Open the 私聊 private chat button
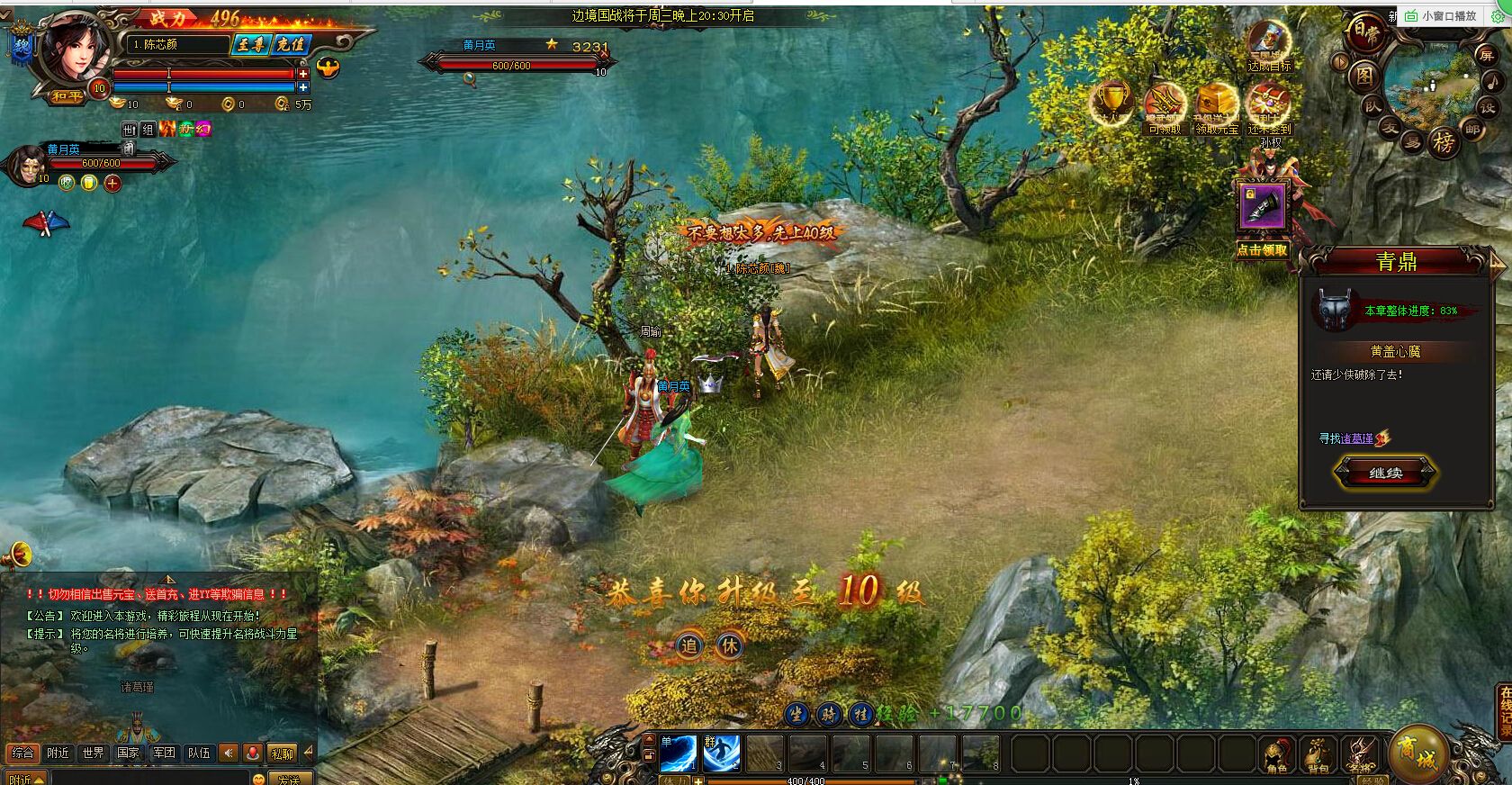This screenshot has height=785, width=1512. point(282,753)
